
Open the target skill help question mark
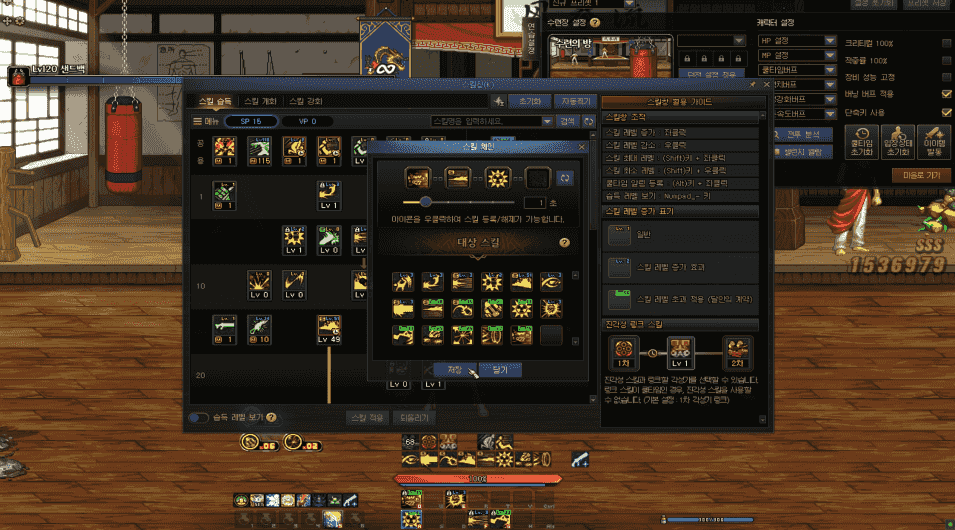565,242
